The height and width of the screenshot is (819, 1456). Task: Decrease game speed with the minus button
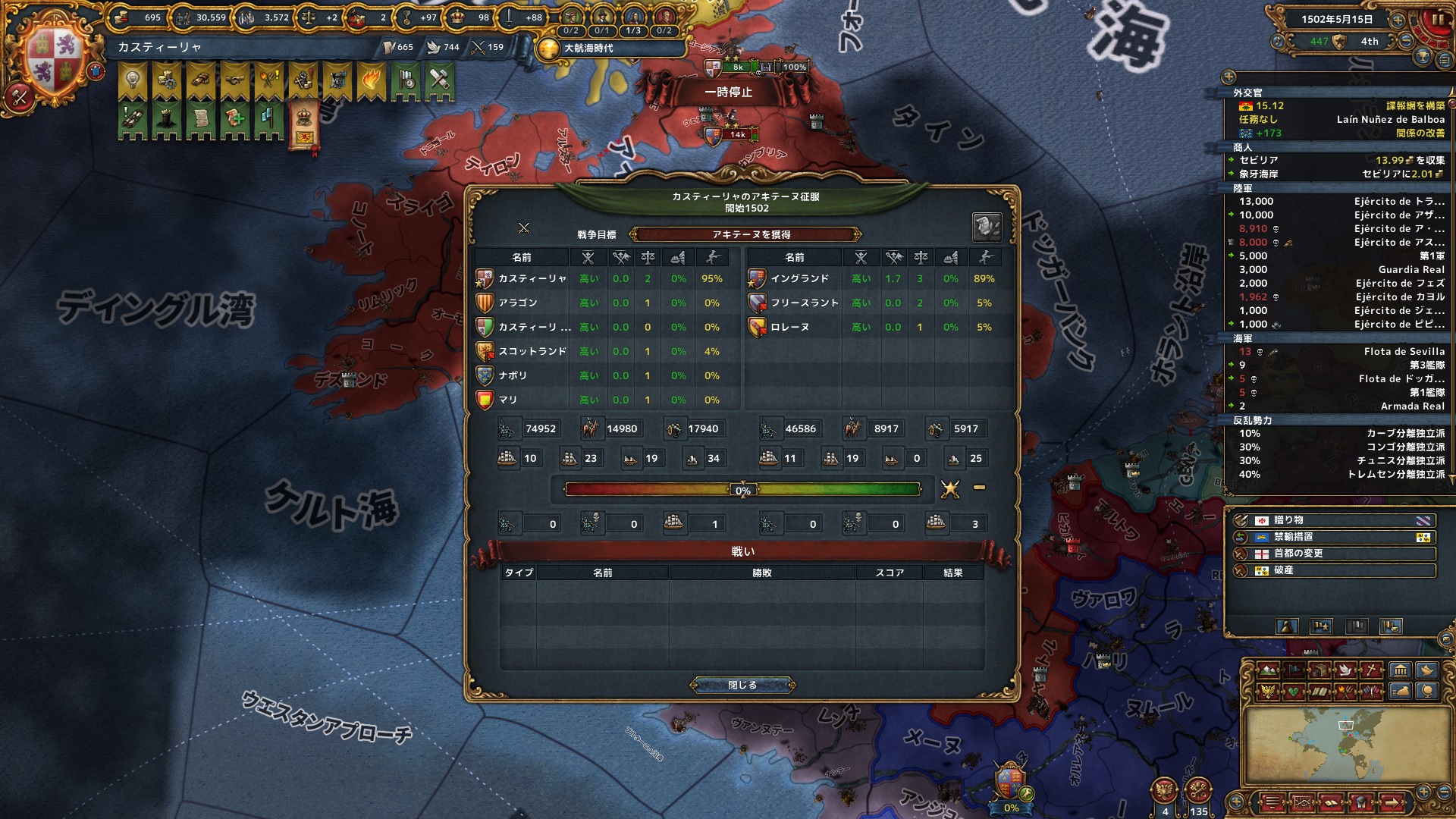pyautogui.click(x=1405, y=42)
